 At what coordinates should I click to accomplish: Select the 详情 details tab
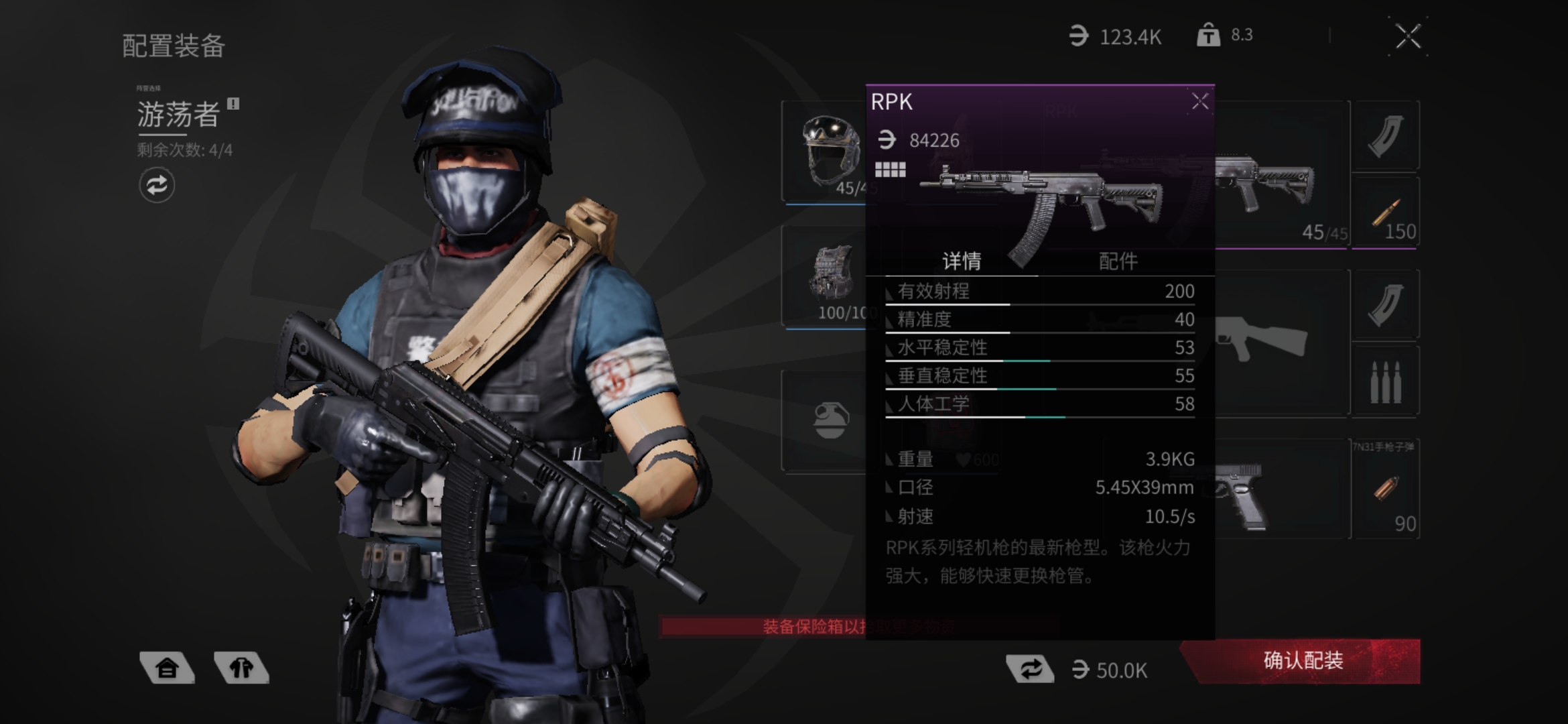962,261
